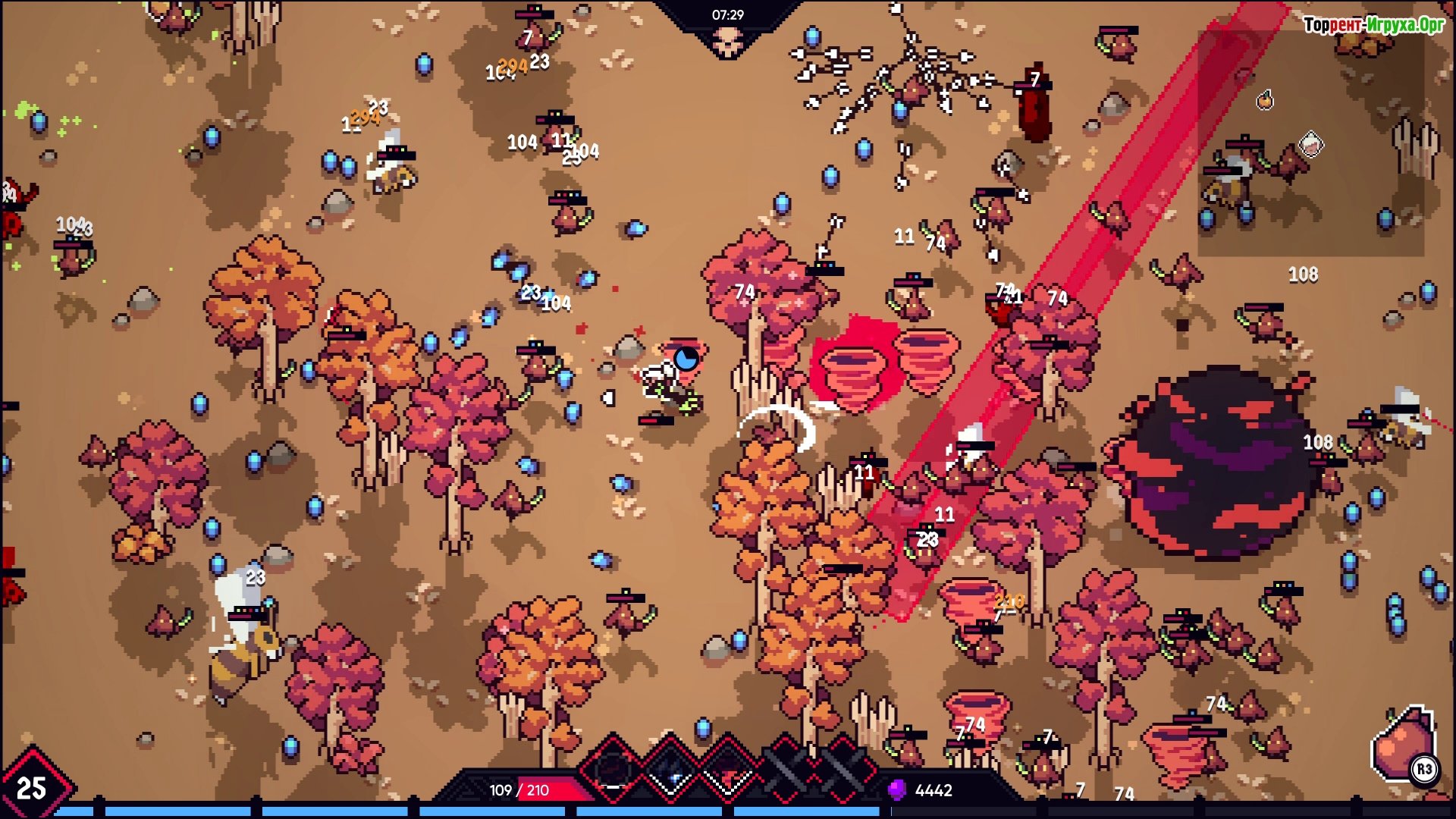This screenshot has width=1456, height=819.
Task: Open the level 25 badge
Action: (32, 787)
